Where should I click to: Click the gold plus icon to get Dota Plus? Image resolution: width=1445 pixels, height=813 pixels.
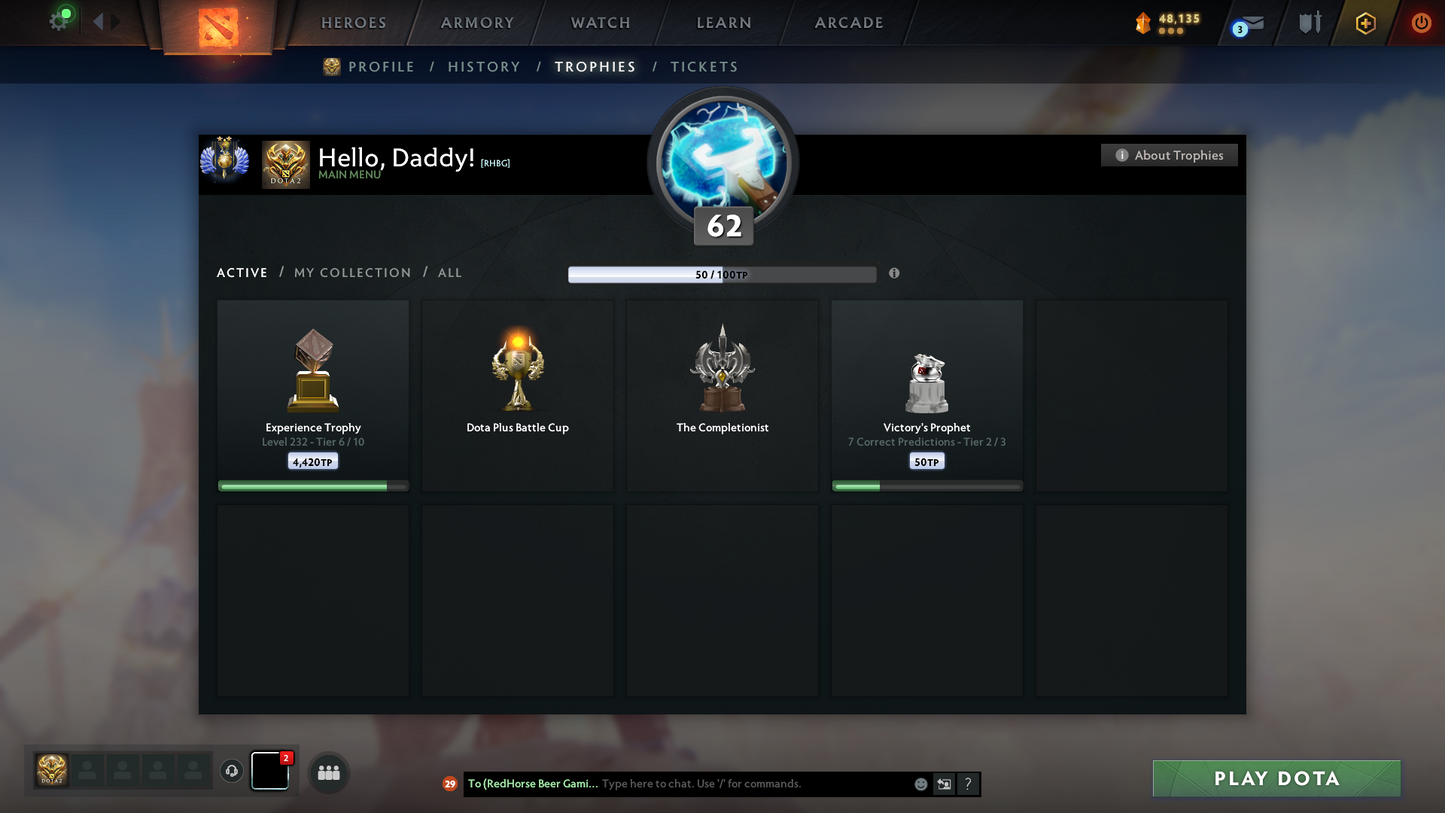coord(1366,22)
